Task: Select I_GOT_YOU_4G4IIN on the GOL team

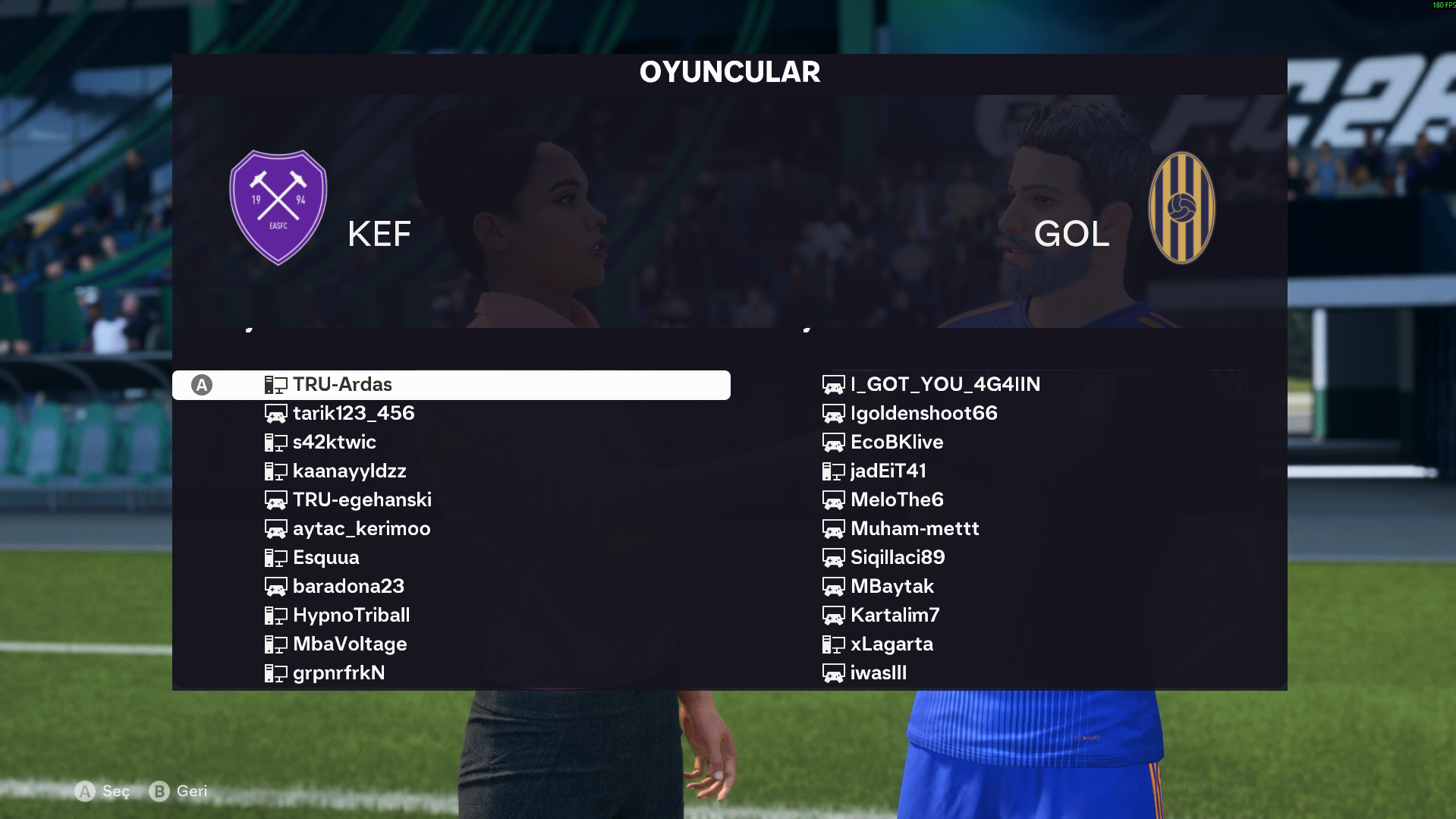Action: click(945, 385)
